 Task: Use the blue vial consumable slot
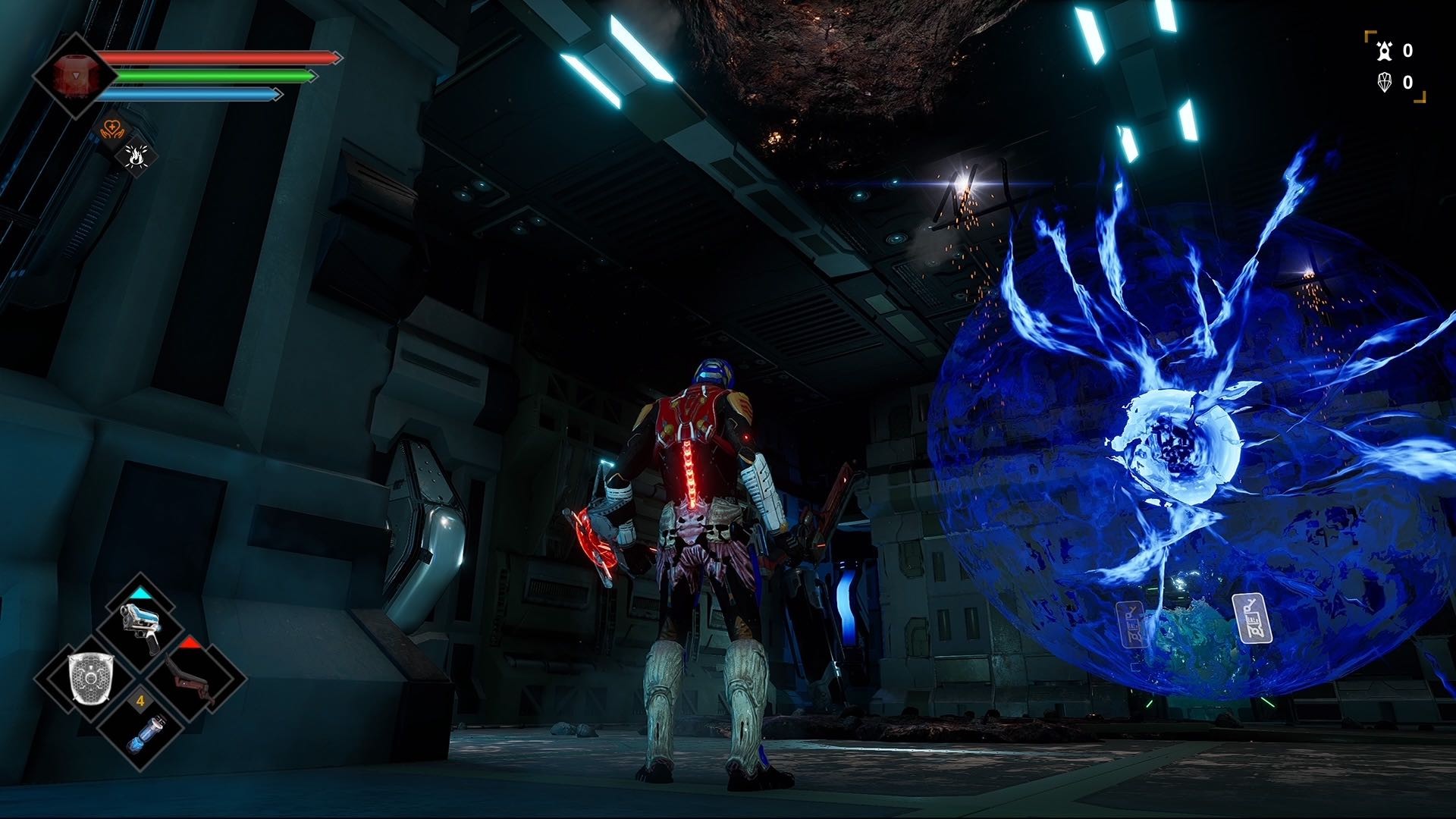tap(140, 730)
